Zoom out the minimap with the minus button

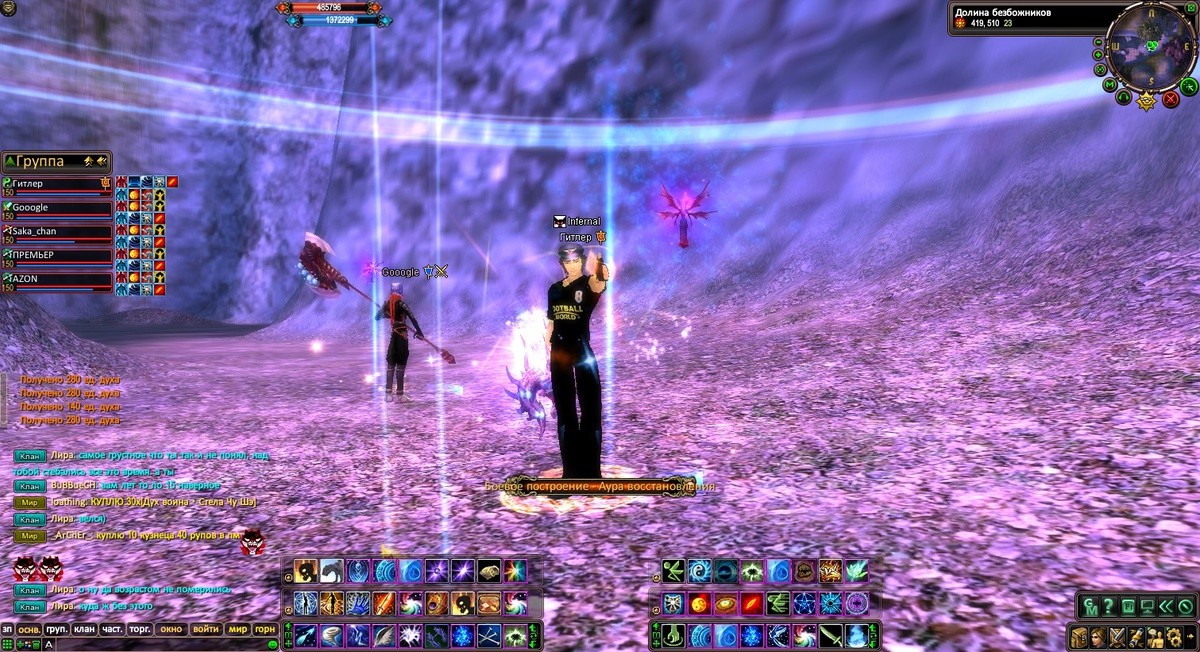tap(1098, 43)
